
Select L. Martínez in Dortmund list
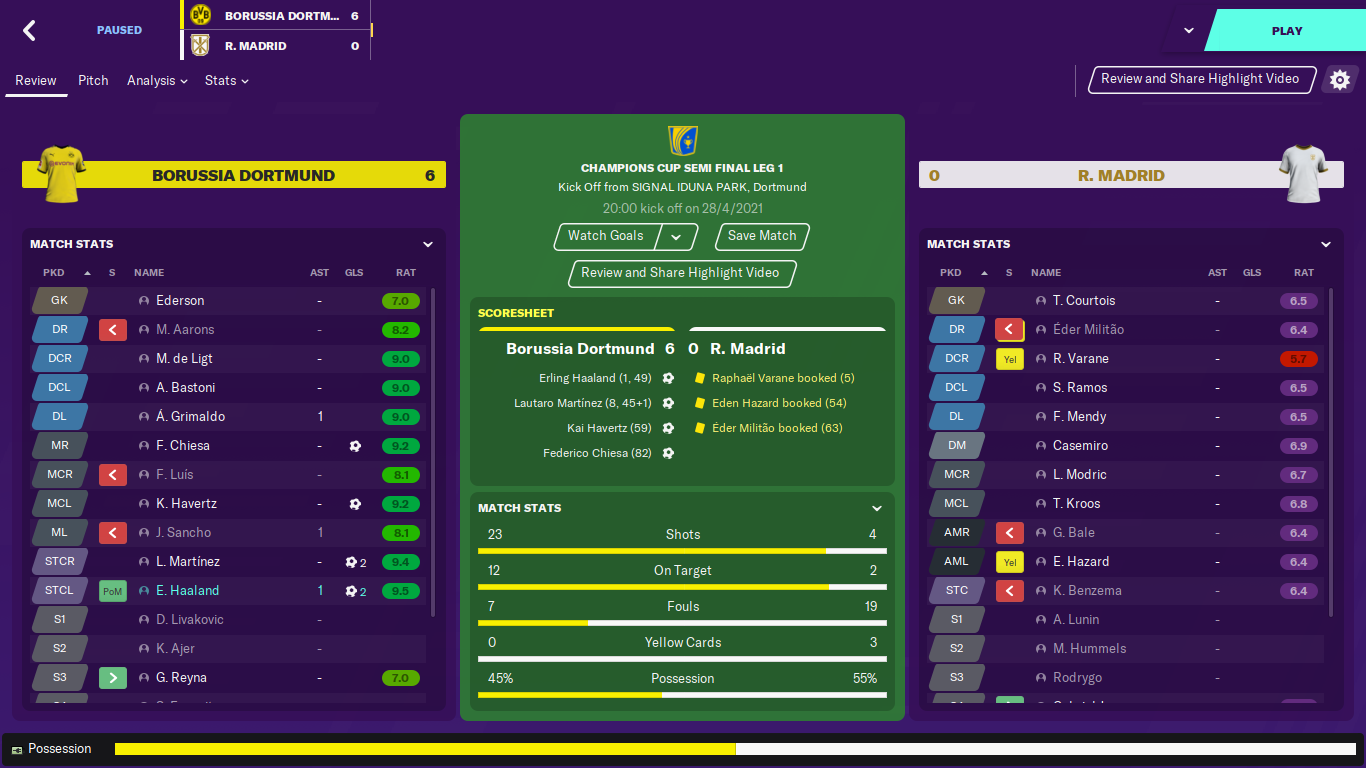[187, 562]
